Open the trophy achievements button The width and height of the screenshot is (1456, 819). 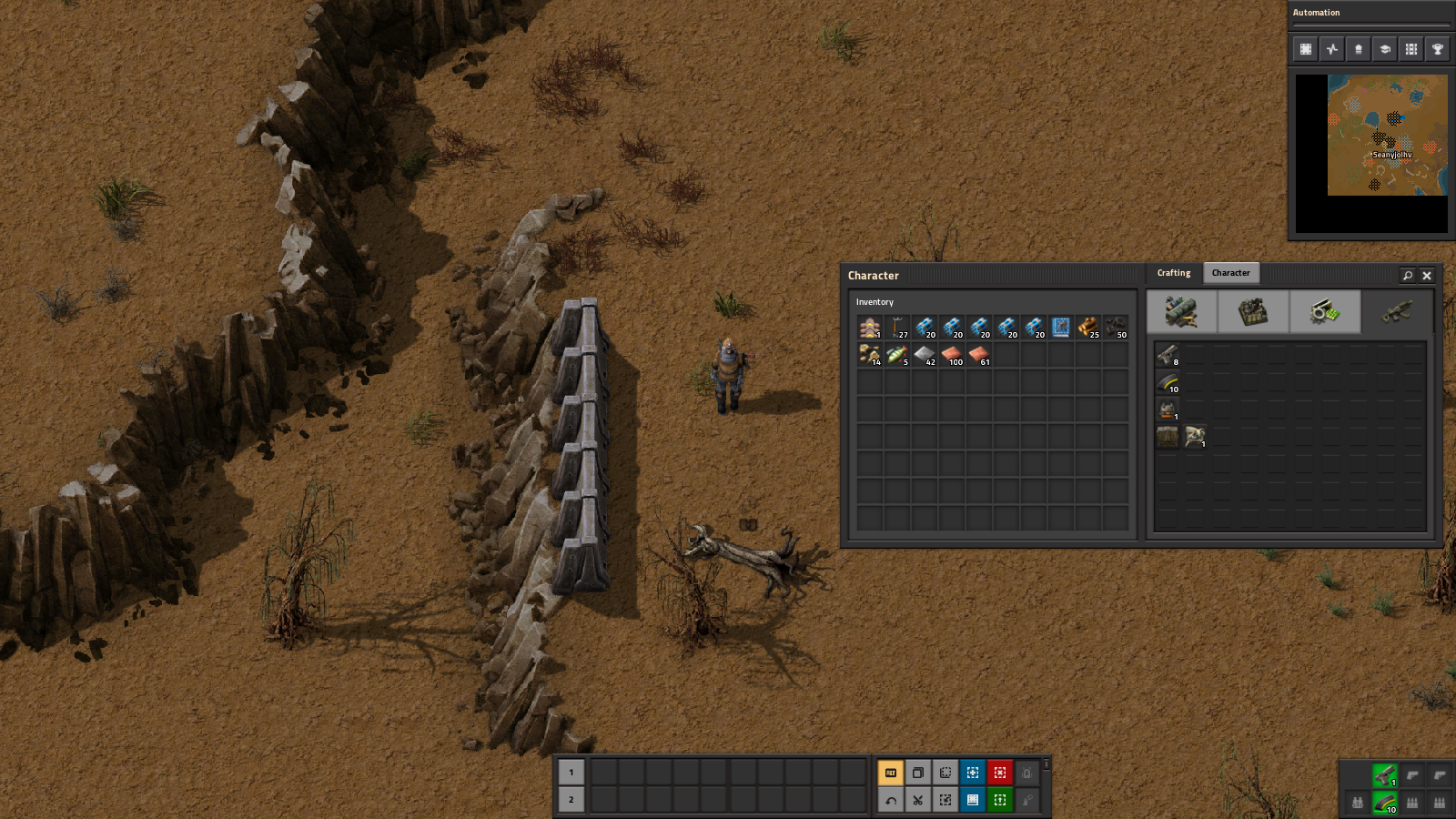(x=1438, y=49)
